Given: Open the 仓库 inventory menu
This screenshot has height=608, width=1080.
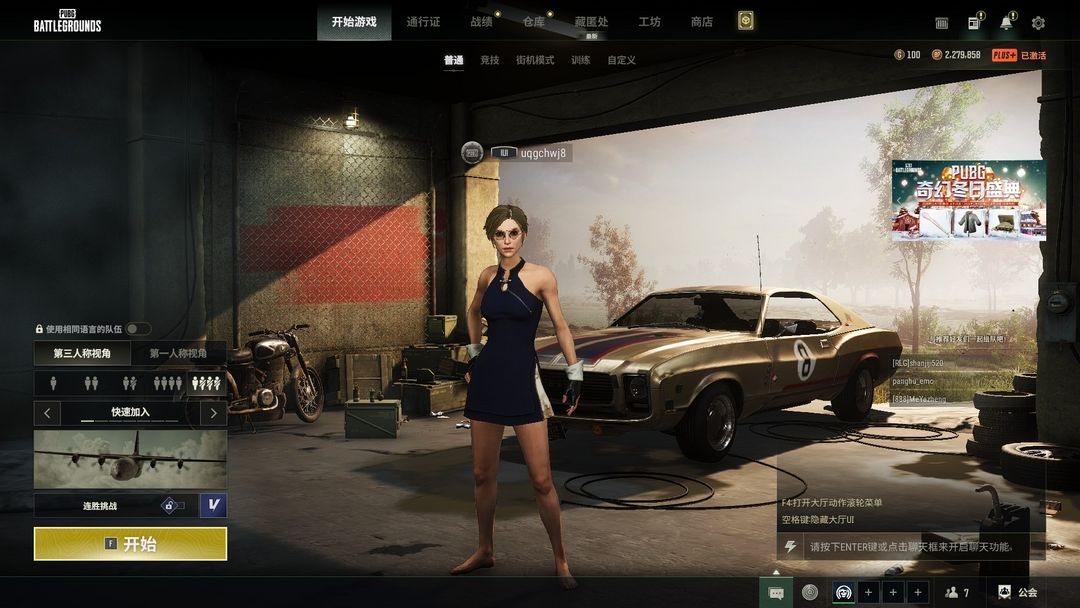Looking at the screenshot, I should tap(534, 22).
